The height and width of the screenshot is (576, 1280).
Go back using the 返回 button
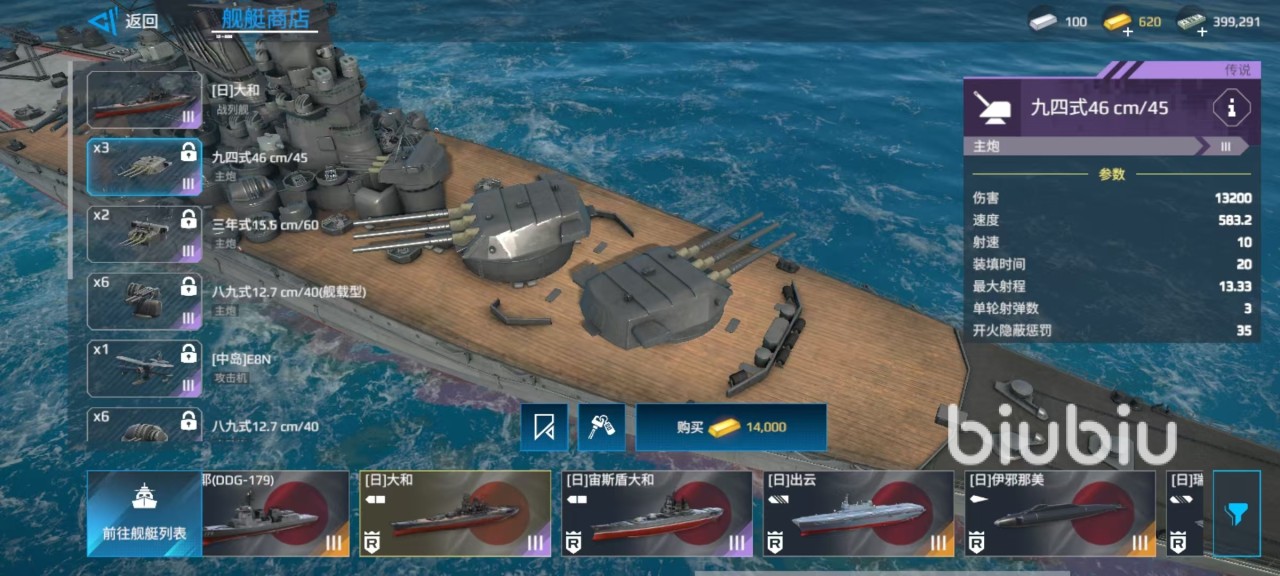(x=123, y=21)
